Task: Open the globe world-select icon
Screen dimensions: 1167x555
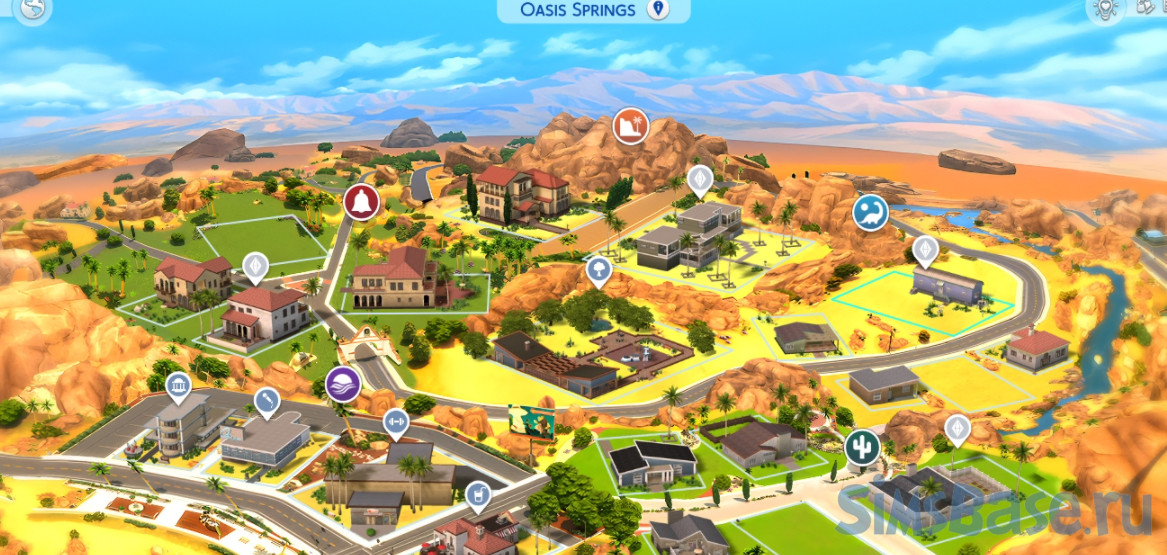Action: pos(33,10)
